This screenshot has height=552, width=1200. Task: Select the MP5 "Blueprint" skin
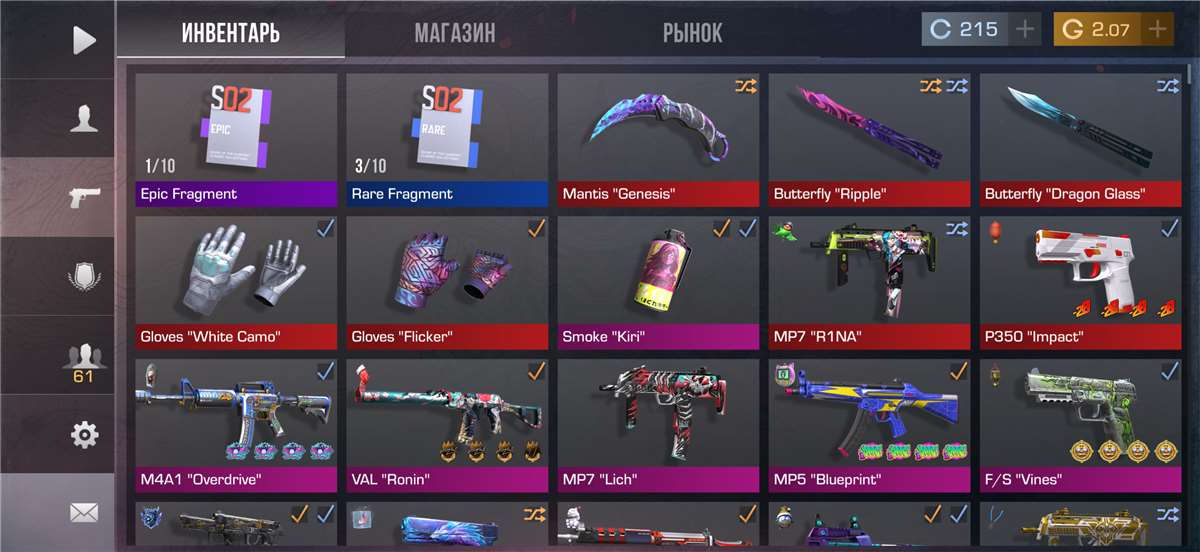[x=869, y=424]
